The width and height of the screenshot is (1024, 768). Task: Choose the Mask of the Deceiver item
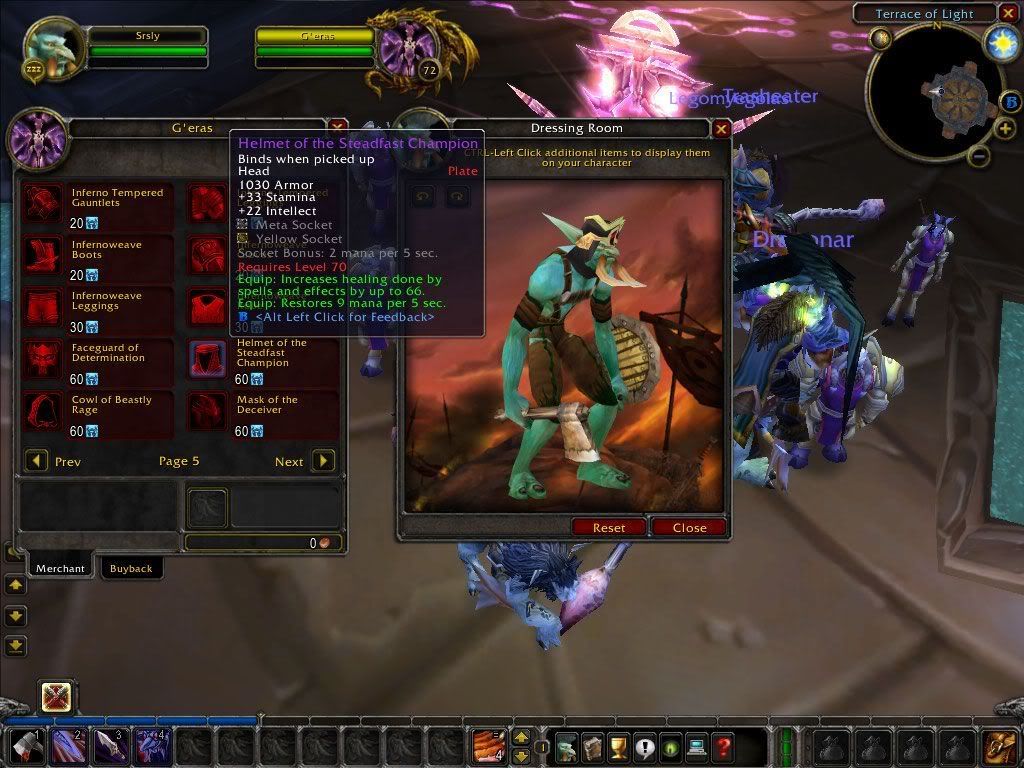208,411
